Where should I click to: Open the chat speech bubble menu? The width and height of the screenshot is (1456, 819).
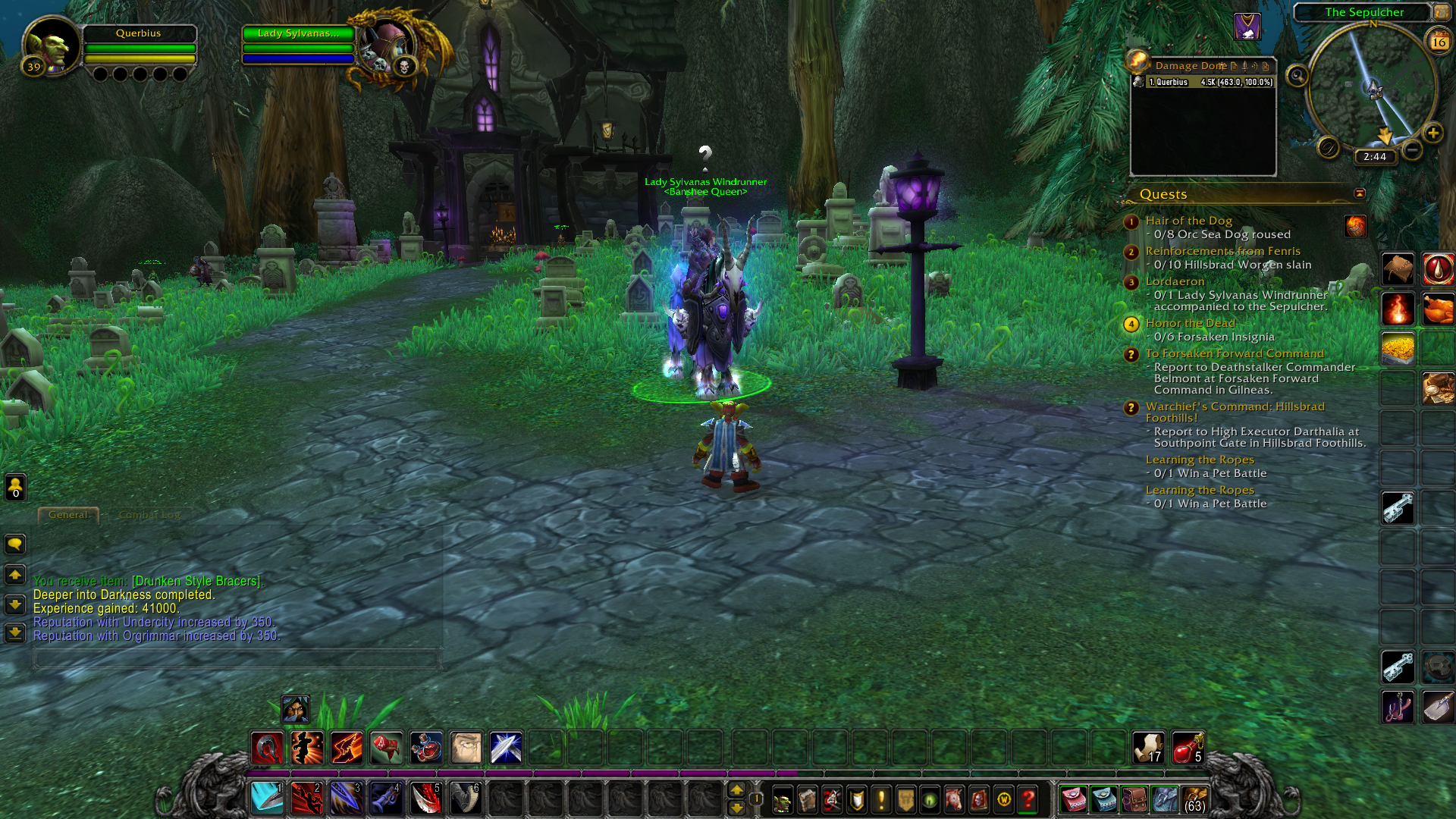pyautogui.click(x=15, y=544)
